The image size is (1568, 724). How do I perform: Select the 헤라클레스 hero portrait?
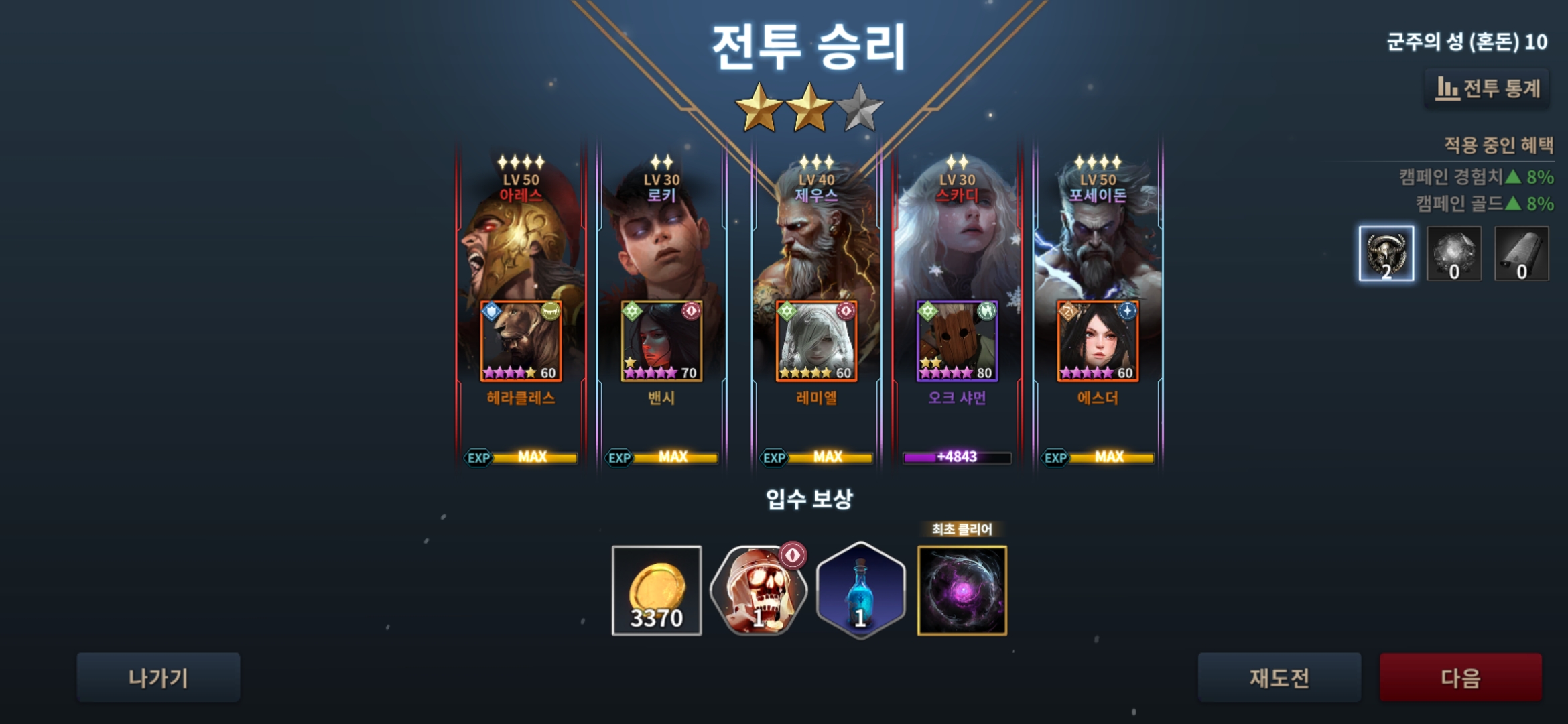click(x=521, y=342)
